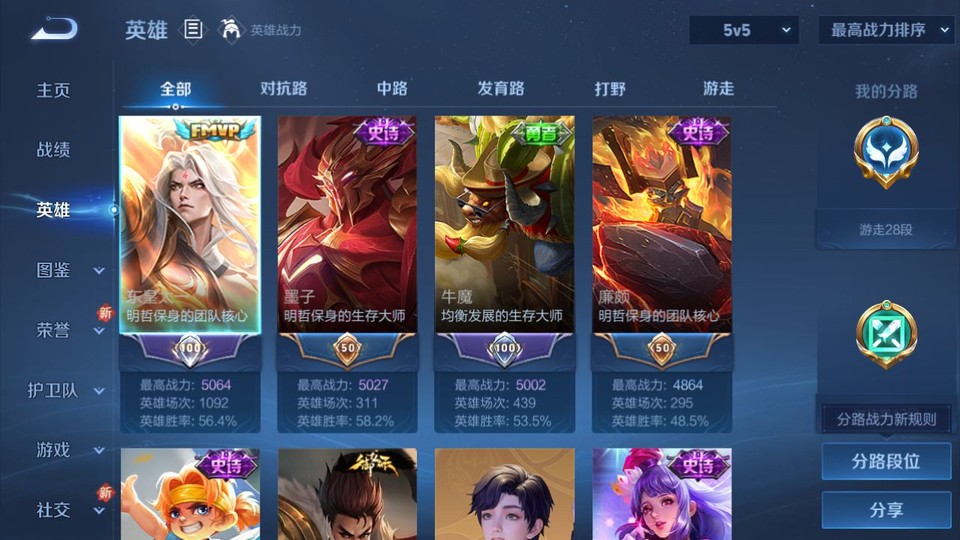Switch to the 打野 tab
Screen dimensions: 960x540
coord(610,89)
